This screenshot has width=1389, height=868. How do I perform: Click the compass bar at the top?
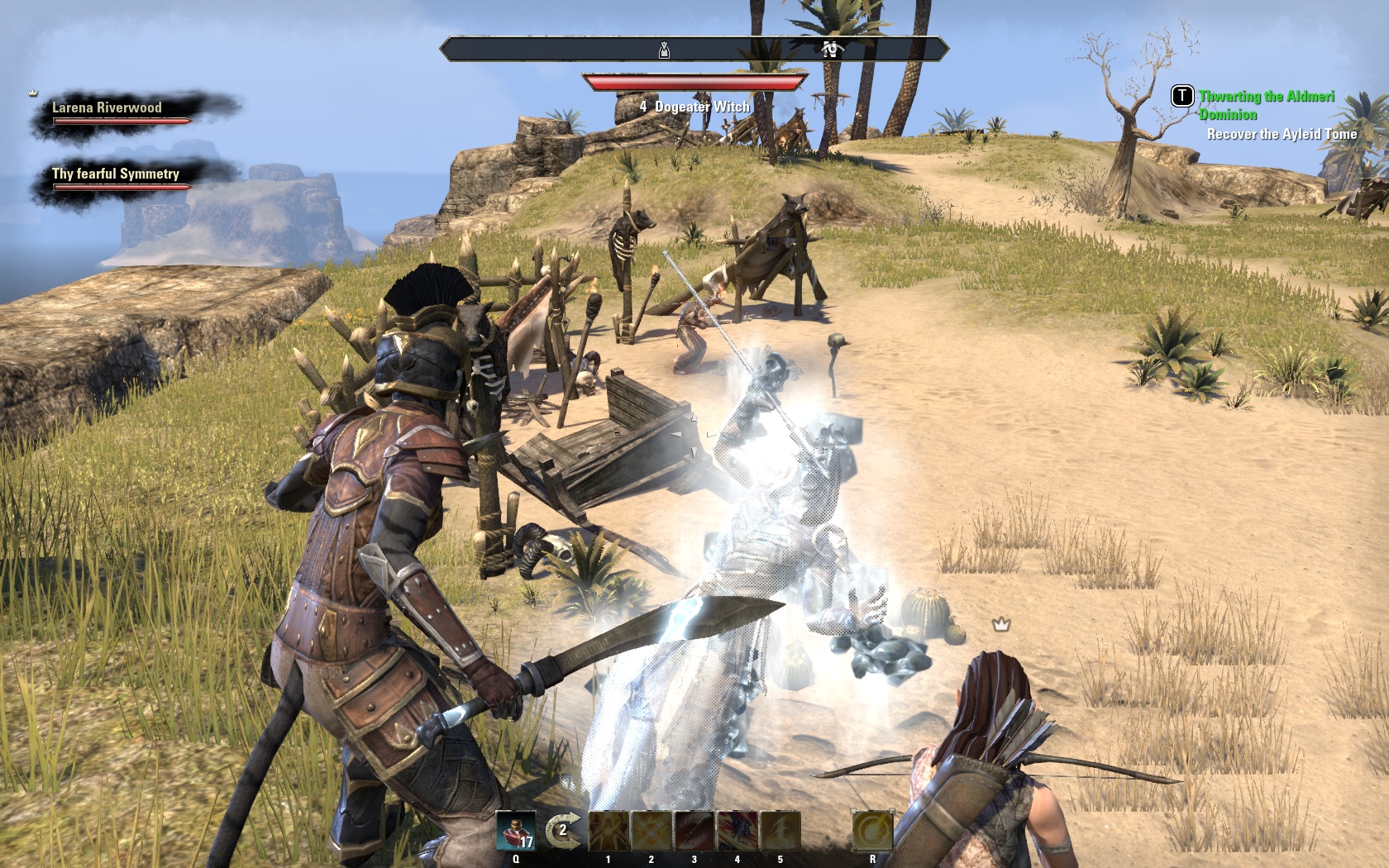coord(694,50)
